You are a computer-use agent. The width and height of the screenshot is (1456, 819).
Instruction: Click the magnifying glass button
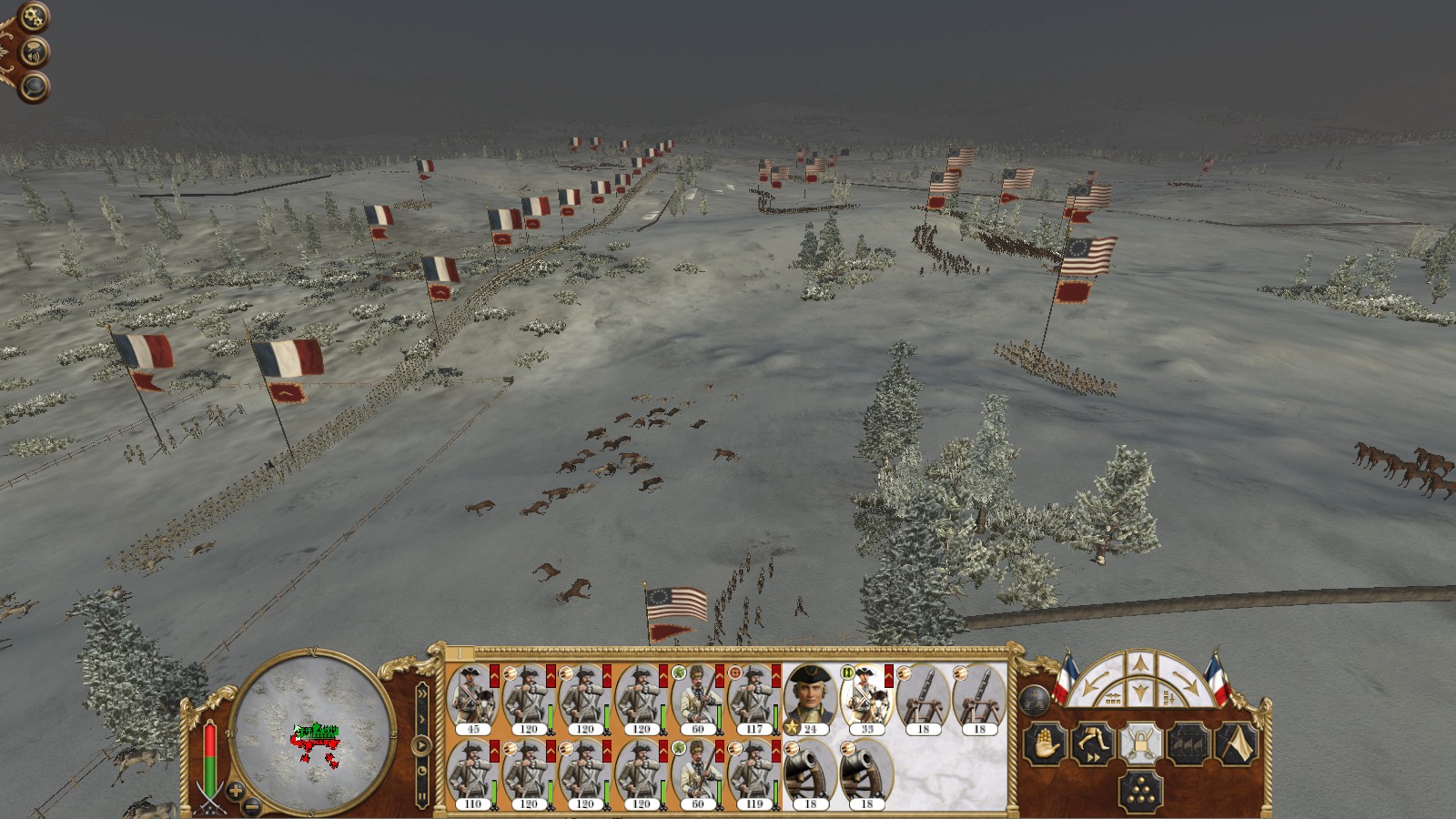(34, 87)
